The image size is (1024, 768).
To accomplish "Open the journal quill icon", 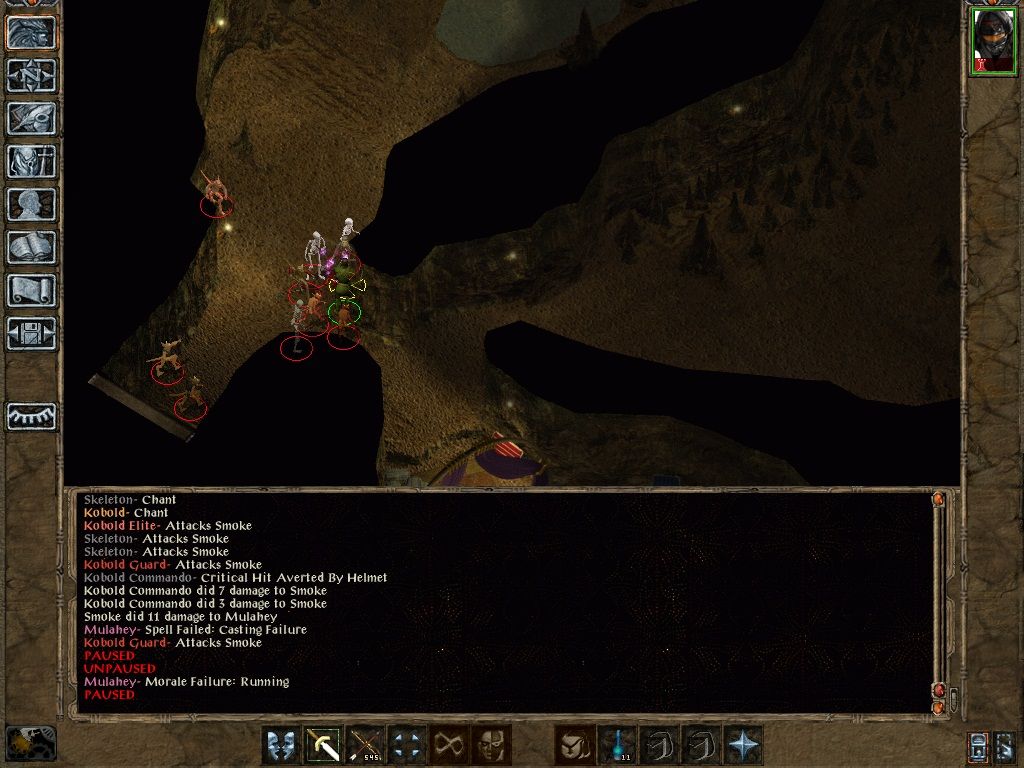I will [x=31, y=118].
